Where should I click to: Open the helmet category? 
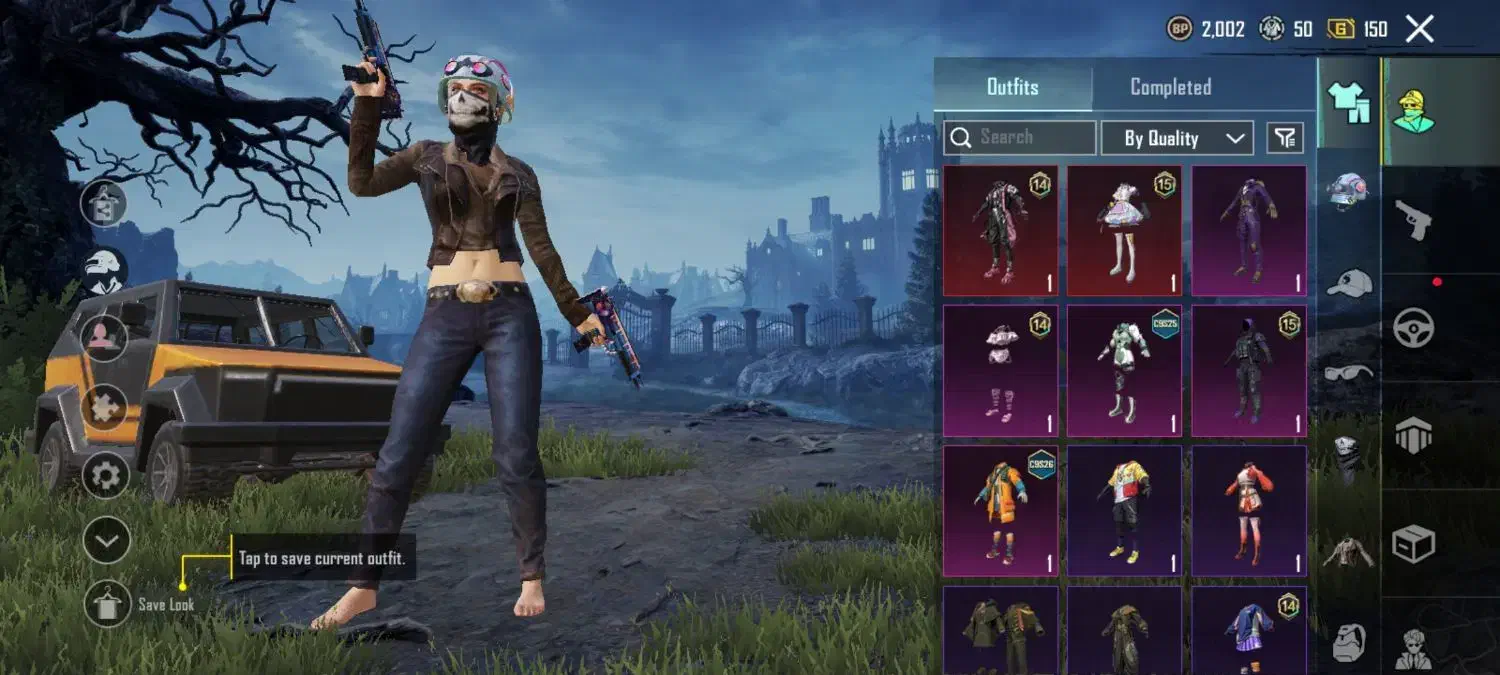[1348, 189]
